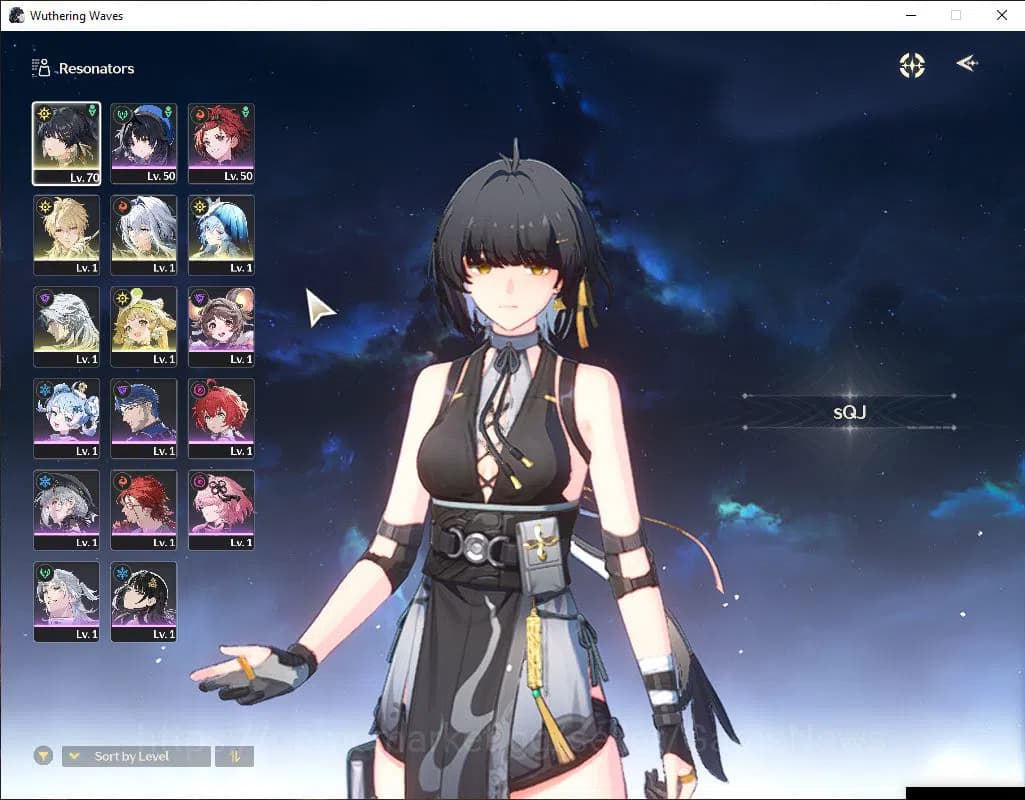
Task: Click the back arrow to exit Resonators
Action: point(966,64)
